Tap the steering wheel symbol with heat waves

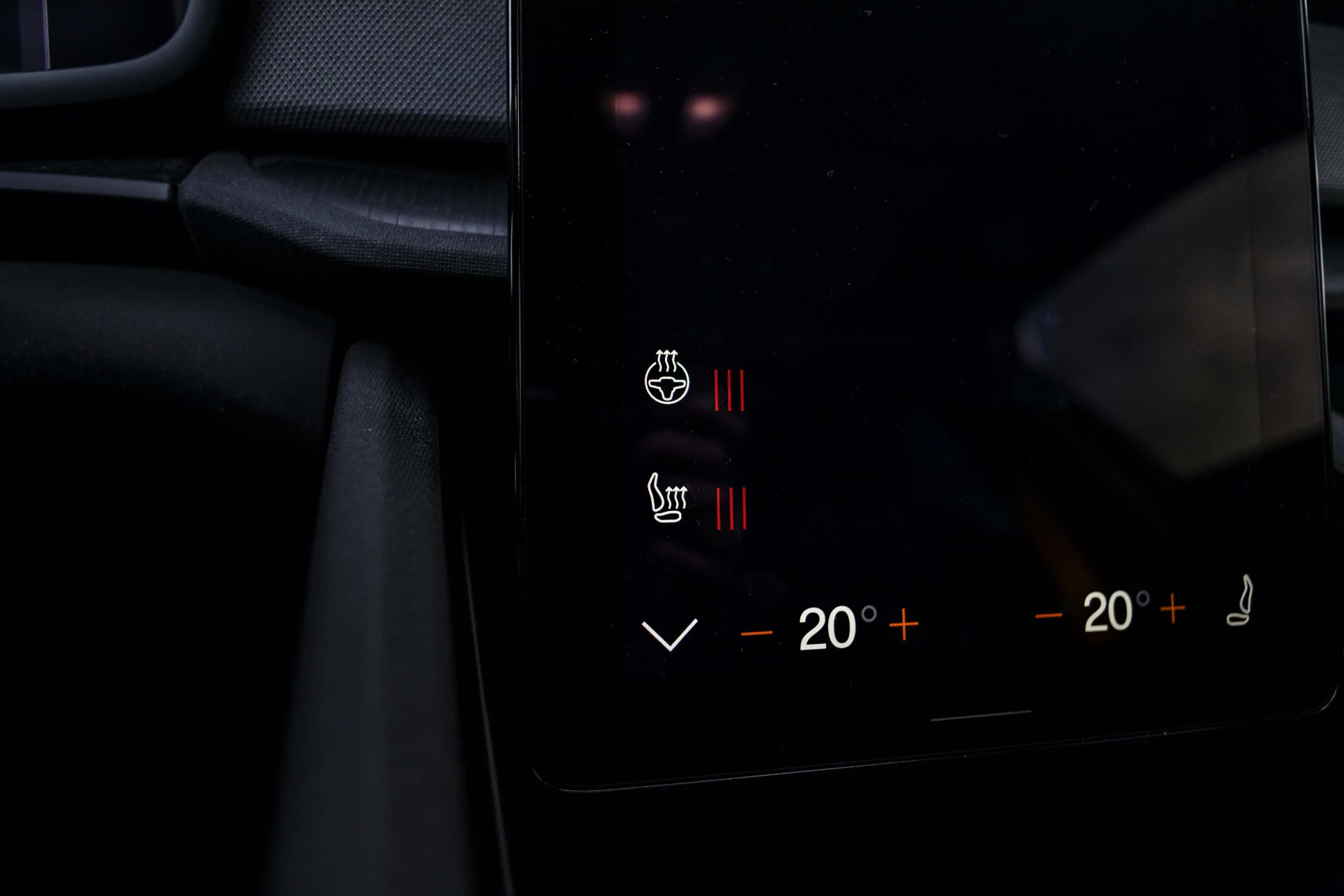click(666, 382)
